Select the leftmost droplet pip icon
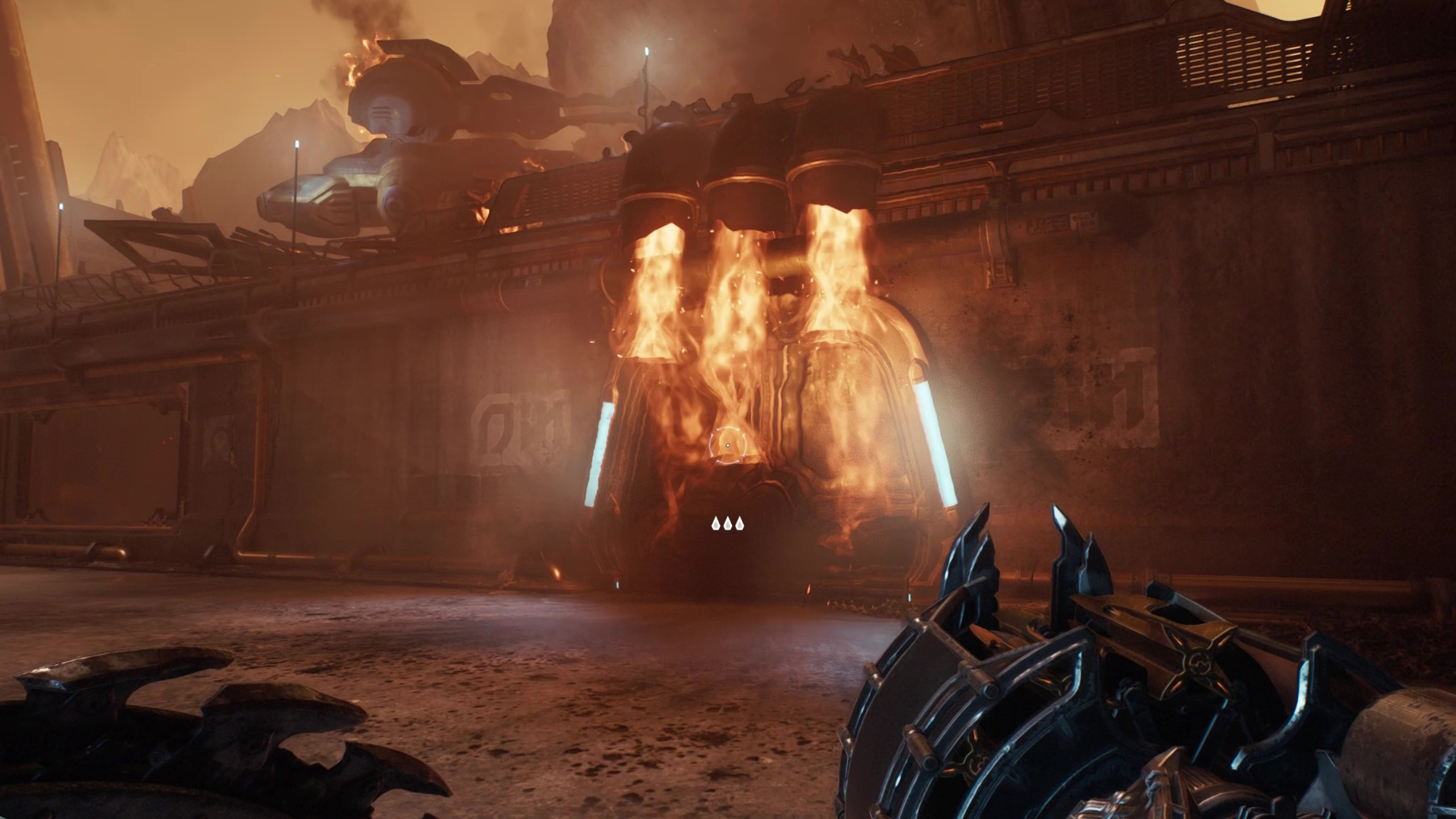 pos(715,523)
